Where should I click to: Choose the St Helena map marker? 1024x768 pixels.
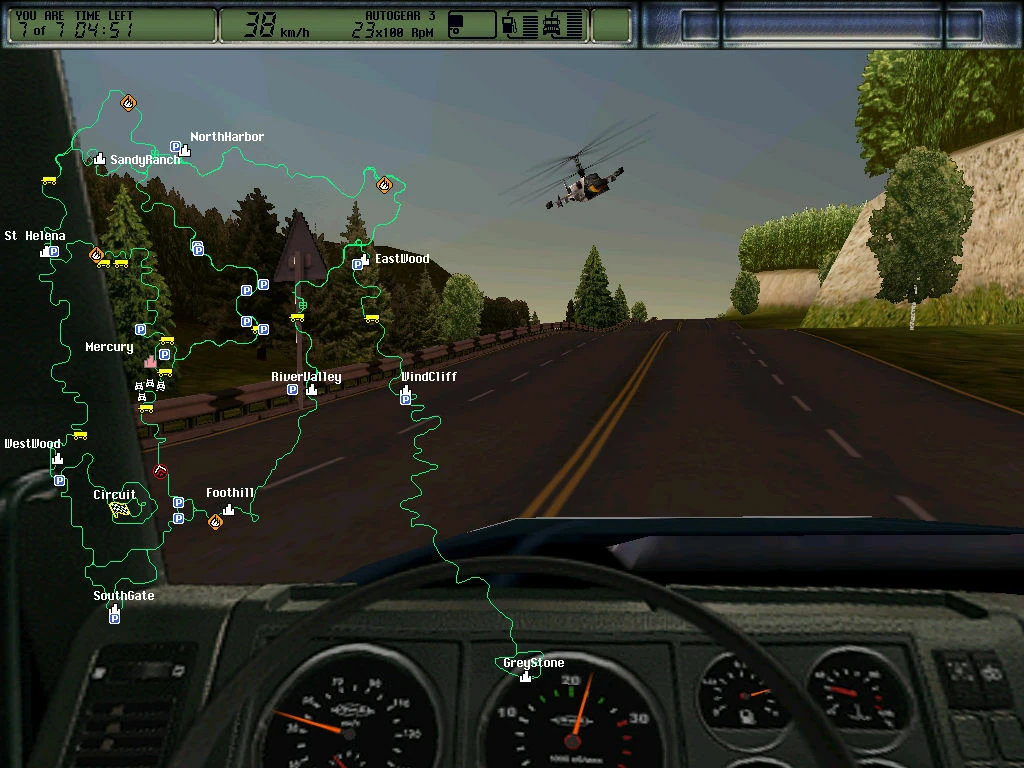[x=44, y=251]
